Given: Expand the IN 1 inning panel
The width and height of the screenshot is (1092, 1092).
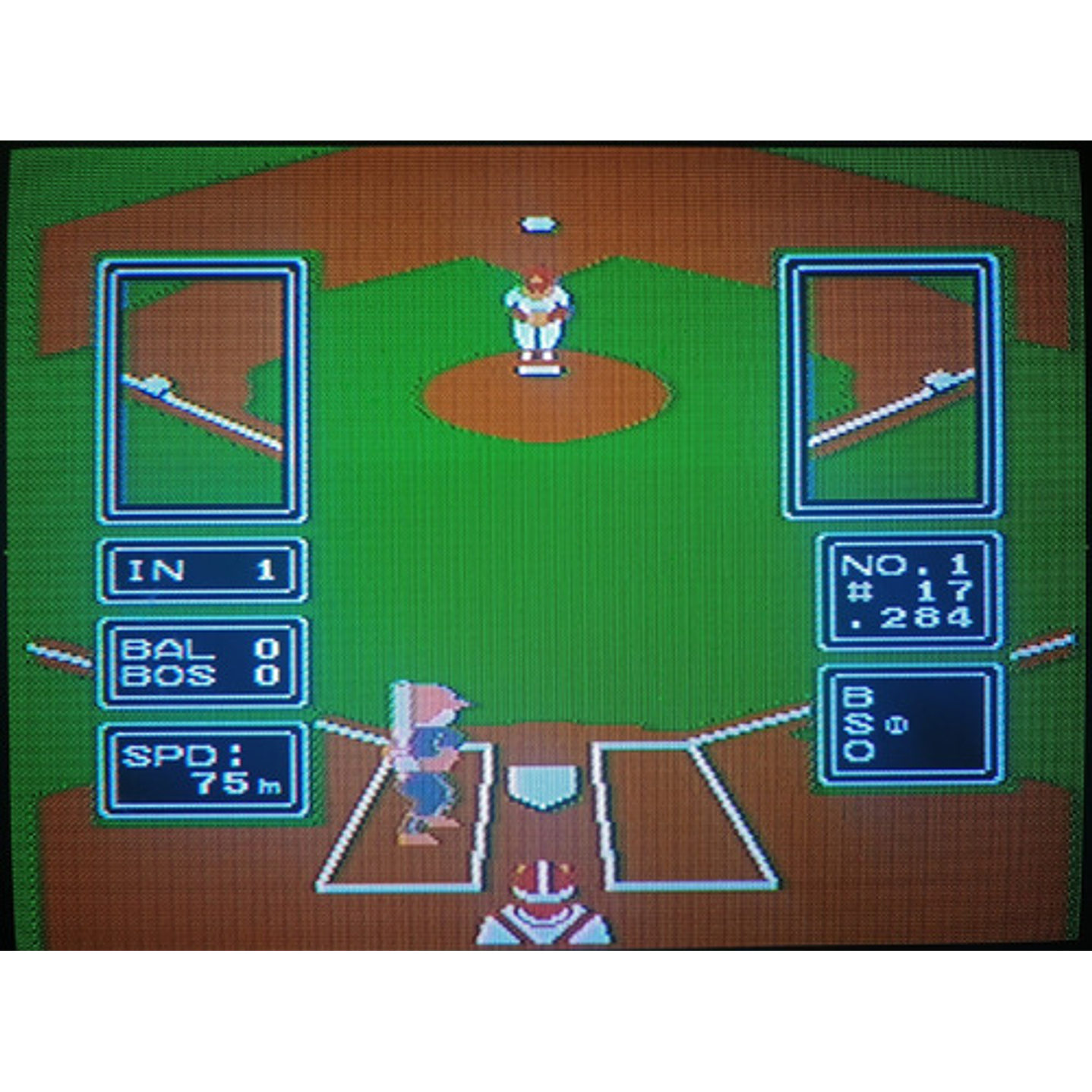Looking at the screenshot, I should [x=204, y=570].
